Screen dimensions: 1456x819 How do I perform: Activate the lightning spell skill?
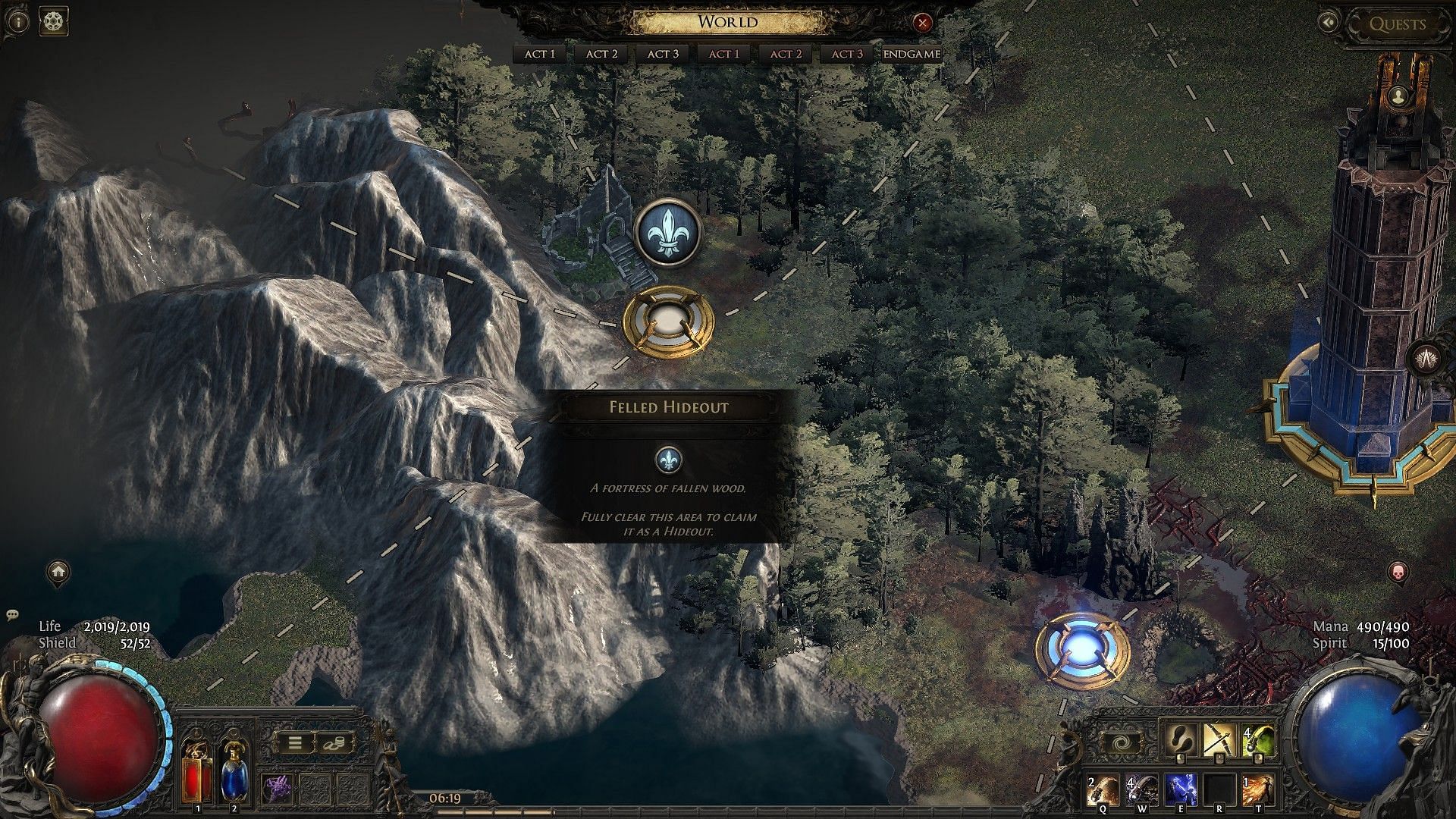(1180, 790)
